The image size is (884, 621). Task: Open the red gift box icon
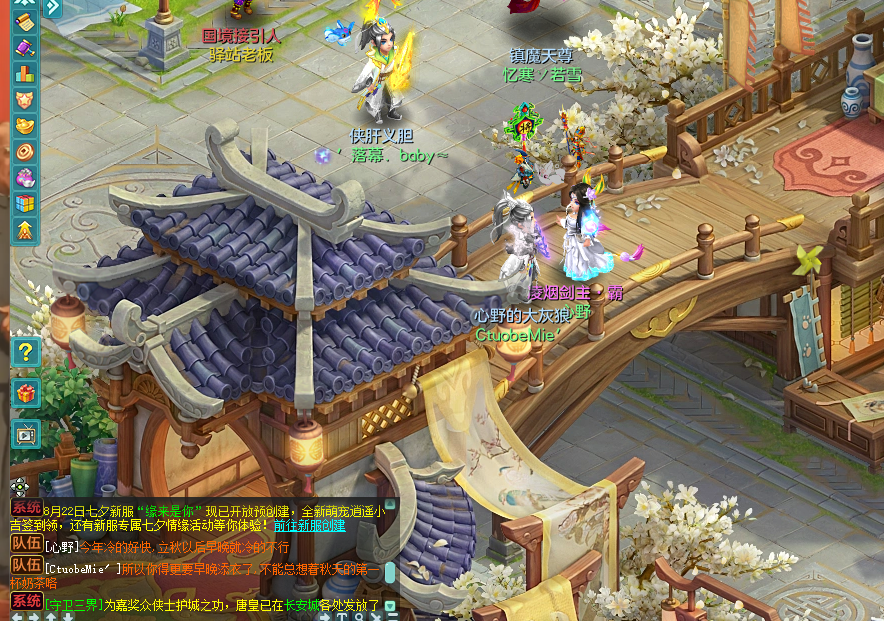25,392
